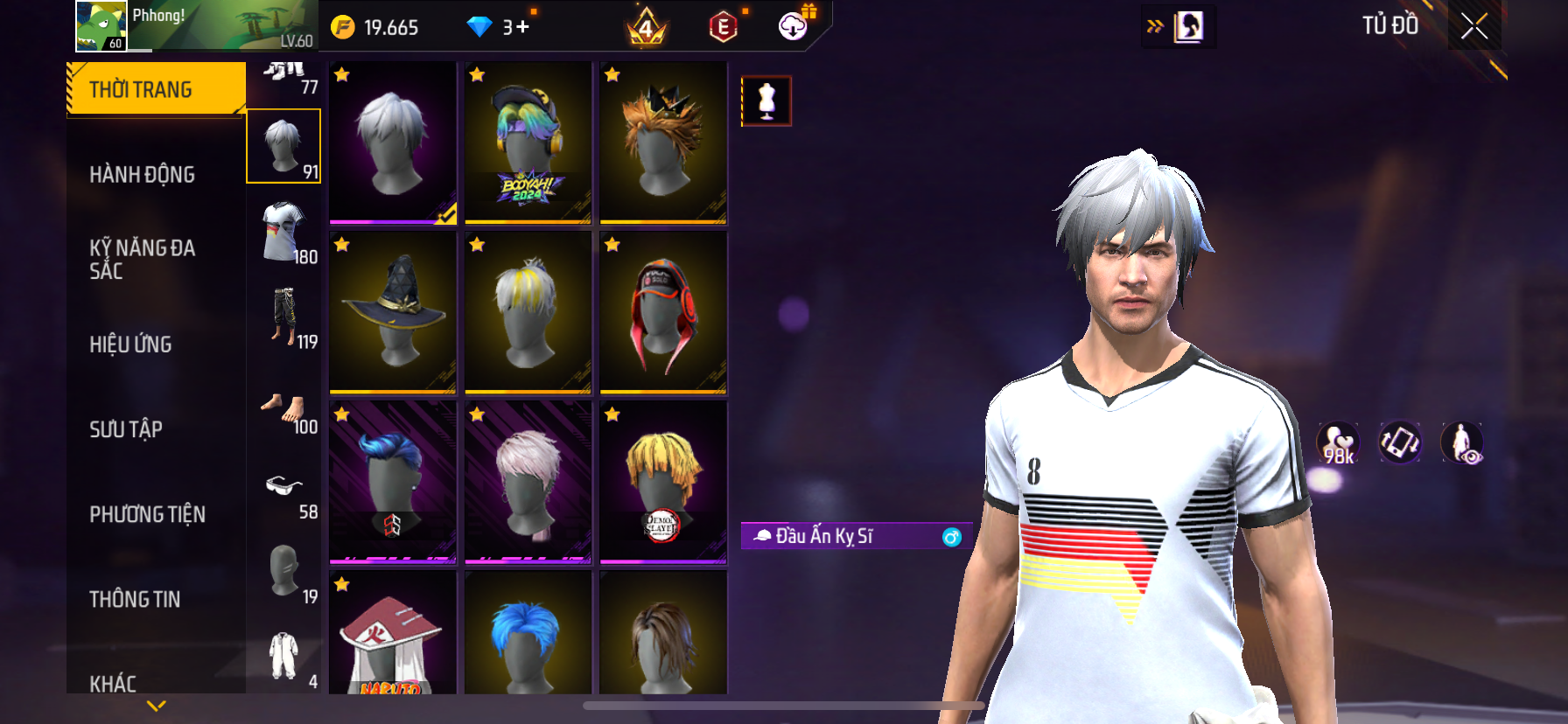Switch to Kỹ Năng Đa Sắc tab
The image size is (1568, 724).
pos(142,259)
